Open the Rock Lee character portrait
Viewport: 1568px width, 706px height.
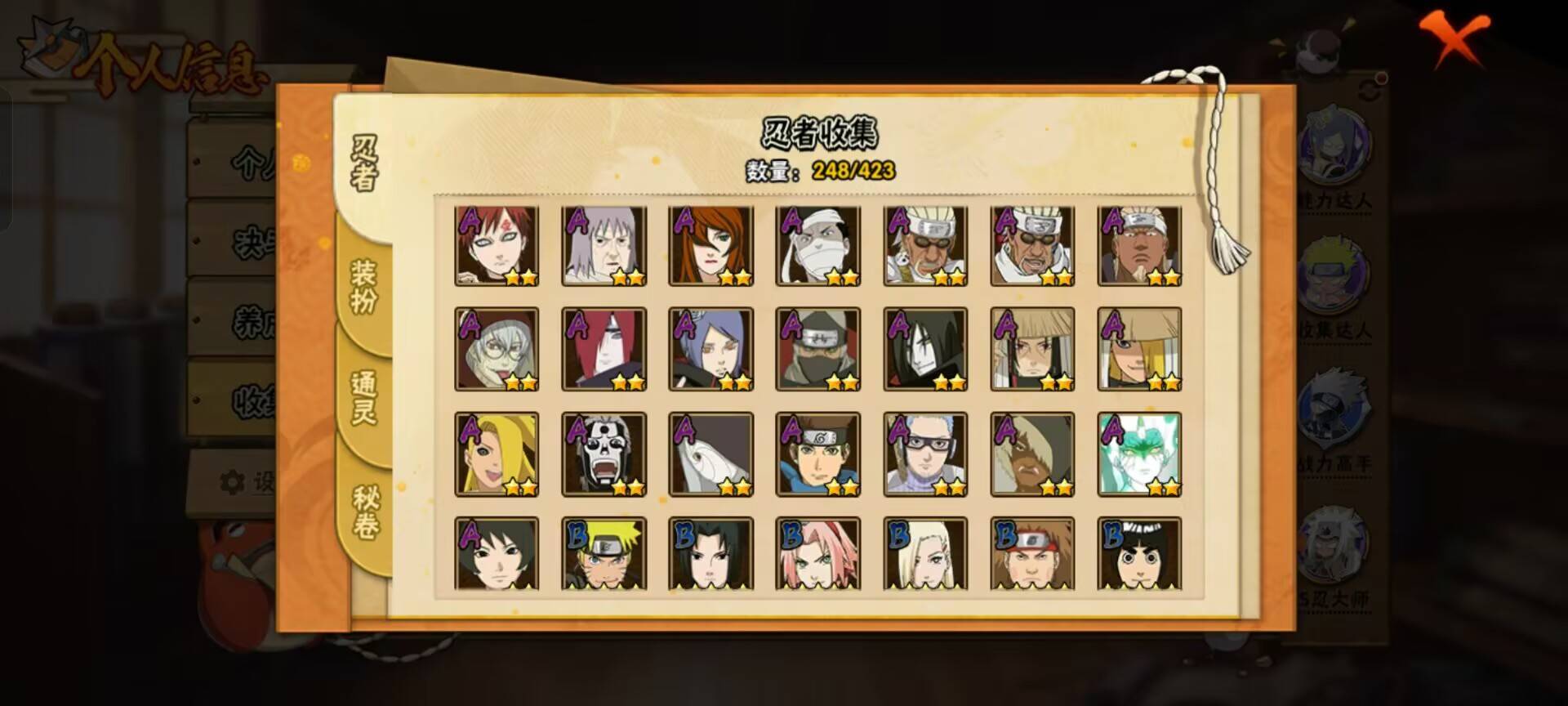1139,553
